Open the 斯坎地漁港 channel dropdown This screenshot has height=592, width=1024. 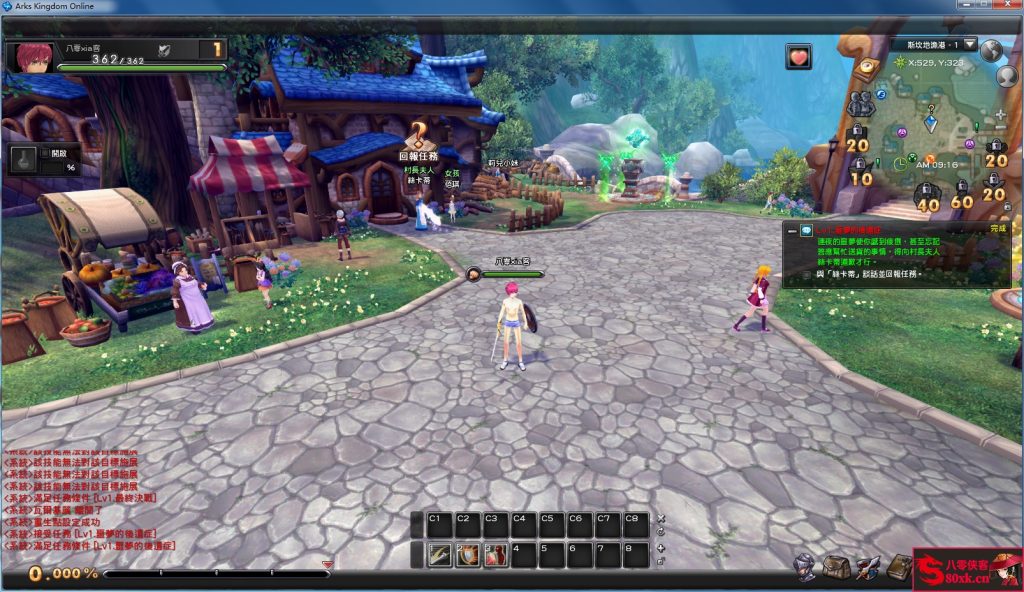[x=969, y=44]
